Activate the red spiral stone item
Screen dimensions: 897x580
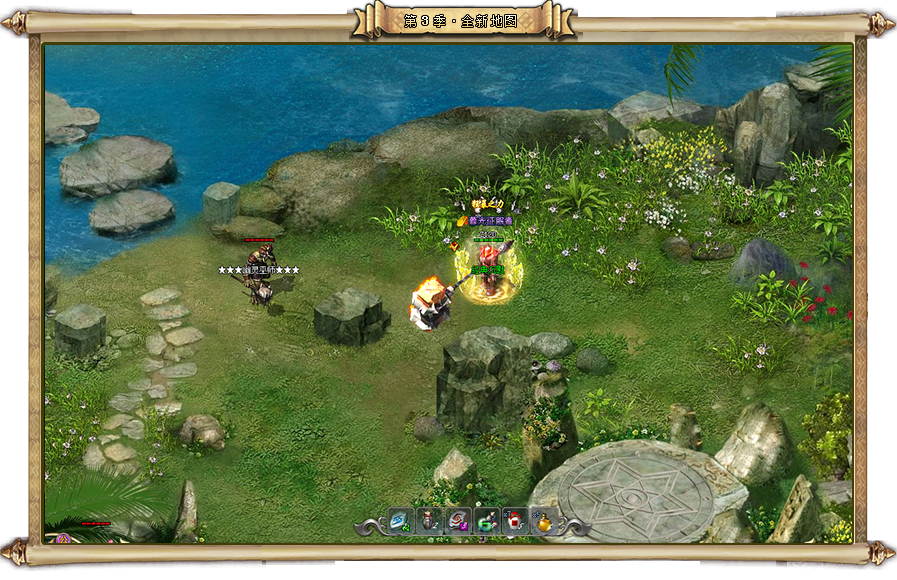[x=458, y=521]
